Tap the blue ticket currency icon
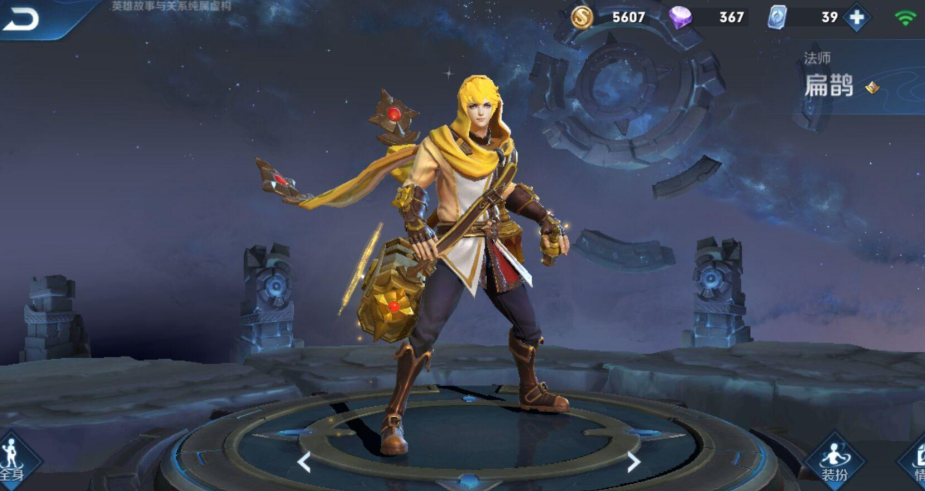925x491 pixels. [x=778, y=17]
